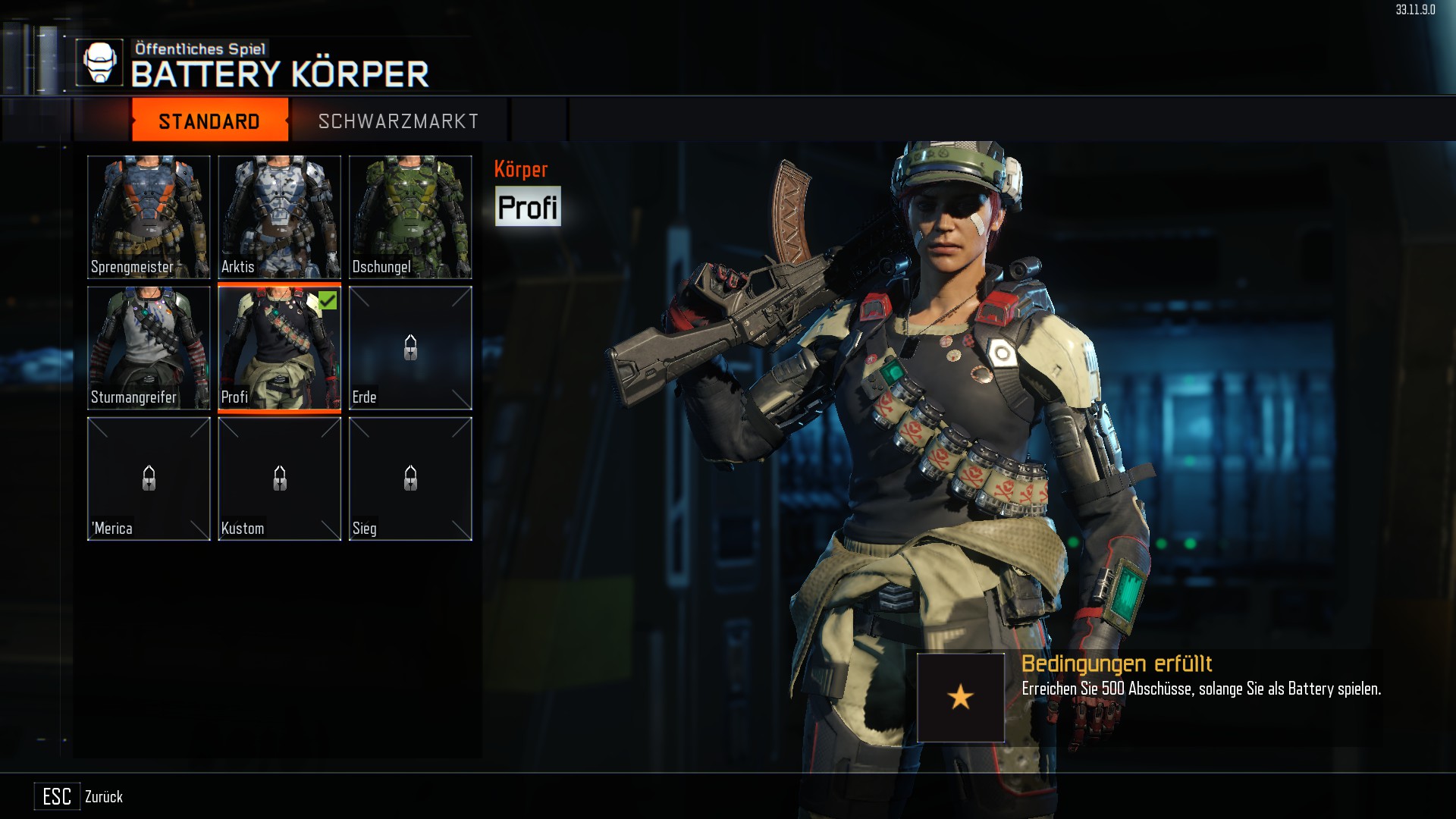Select the Sturmangreifer body outfit
1456x819 pixels.
coord(149,348)
